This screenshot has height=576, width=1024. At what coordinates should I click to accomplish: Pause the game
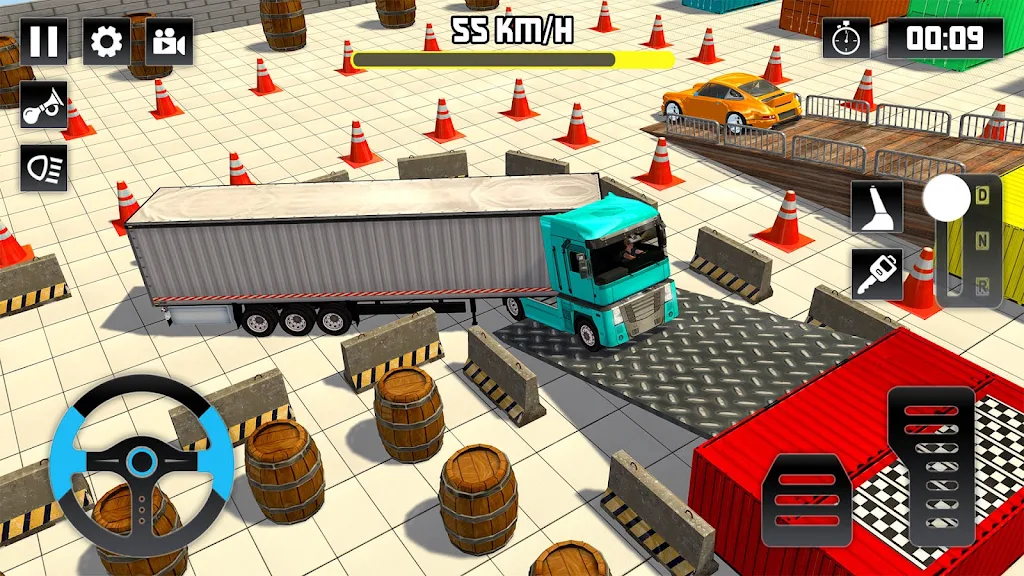[x=44, y=42]
